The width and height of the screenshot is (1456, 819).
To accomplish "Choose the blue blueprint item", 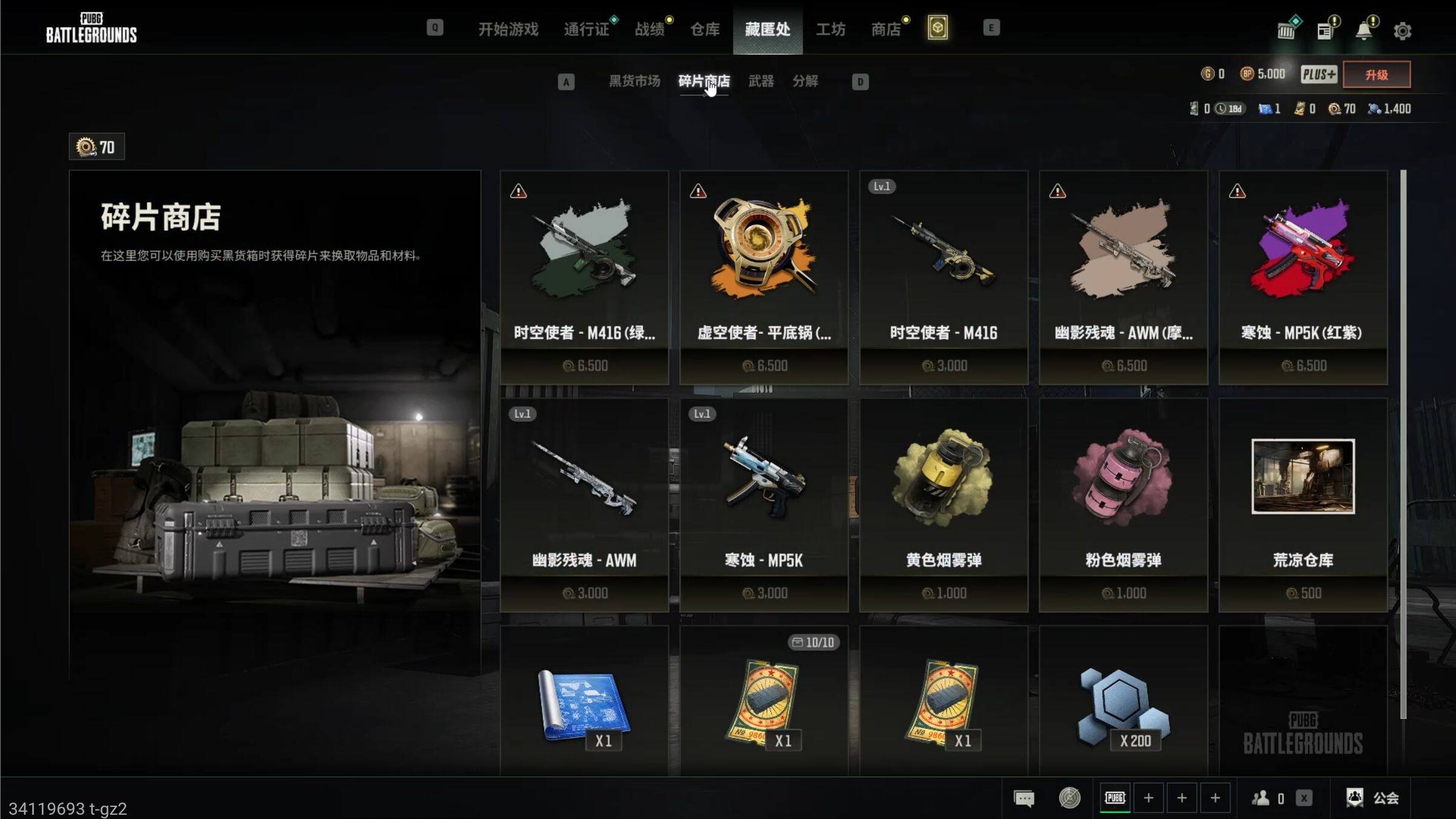I will [584, 704].
